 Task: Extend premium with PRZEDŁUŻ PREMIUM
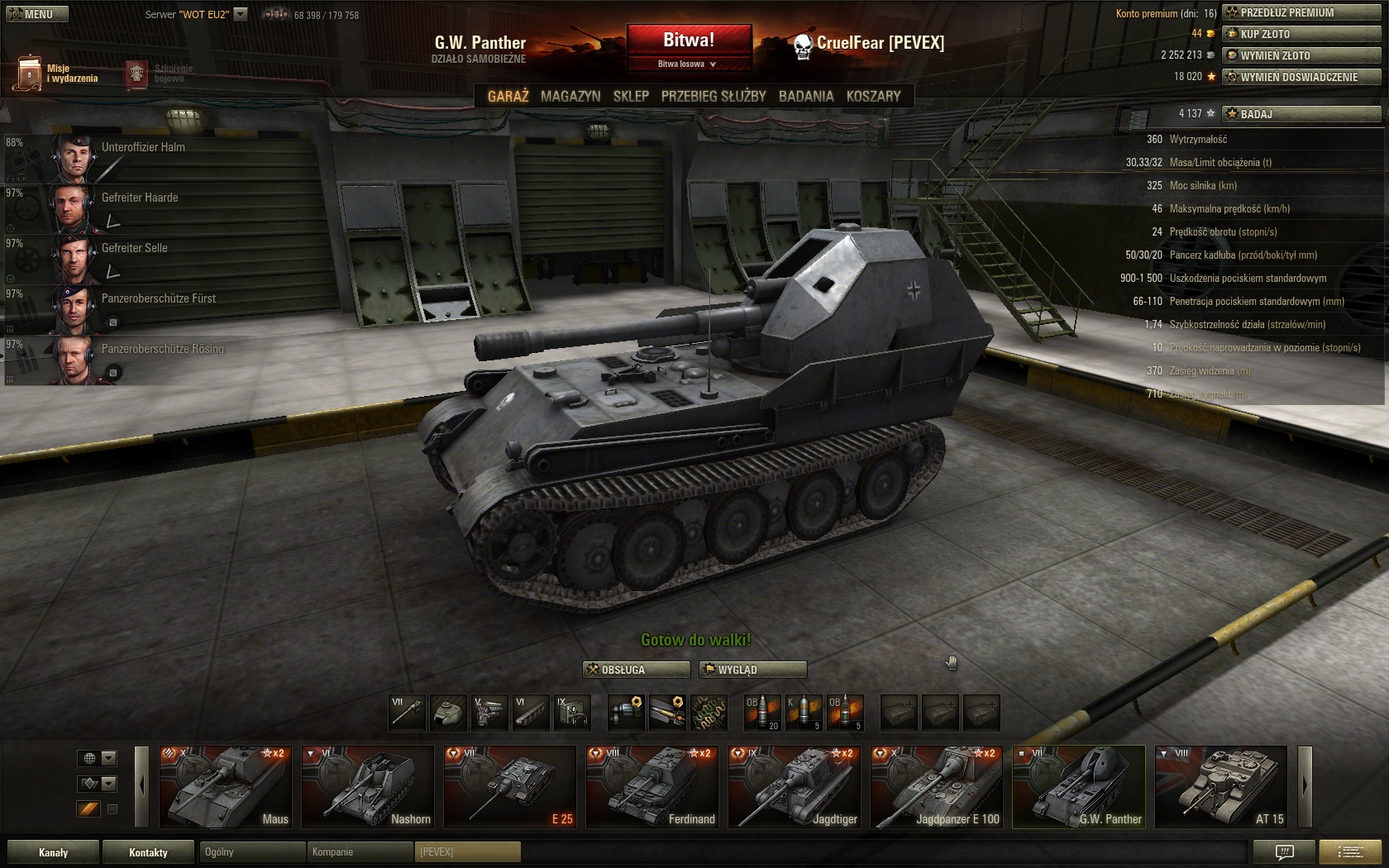(1301, 12)
